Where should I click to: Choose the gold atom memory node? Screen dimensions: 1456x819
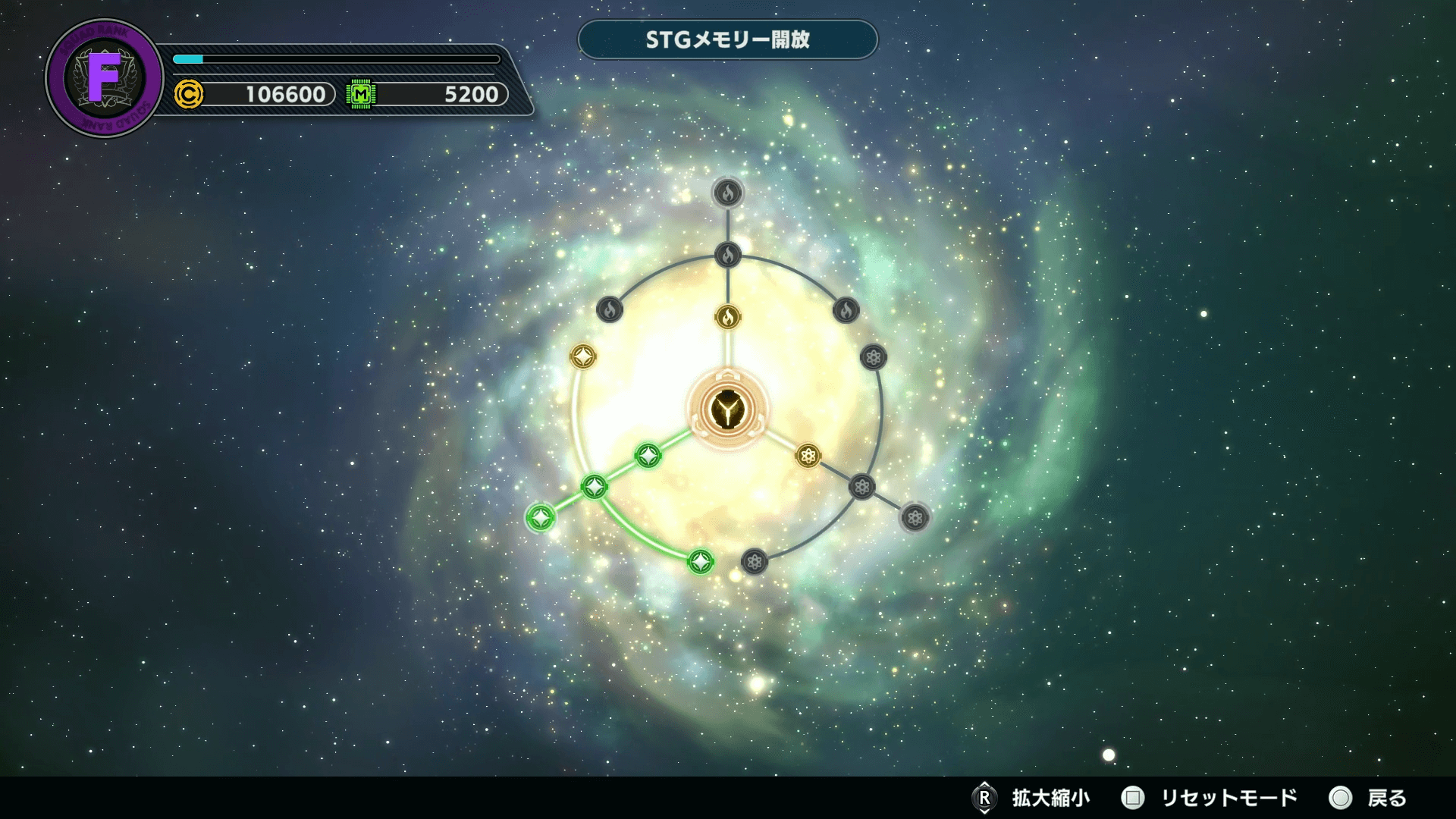click(x=808, y=456)
